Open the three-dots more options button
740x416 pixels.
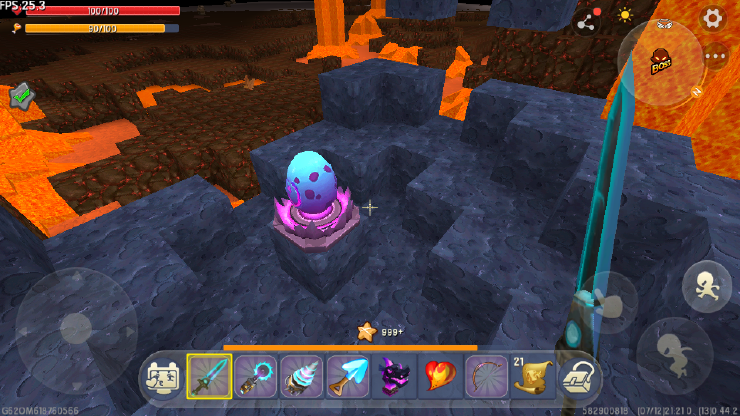tap(714, 56)
